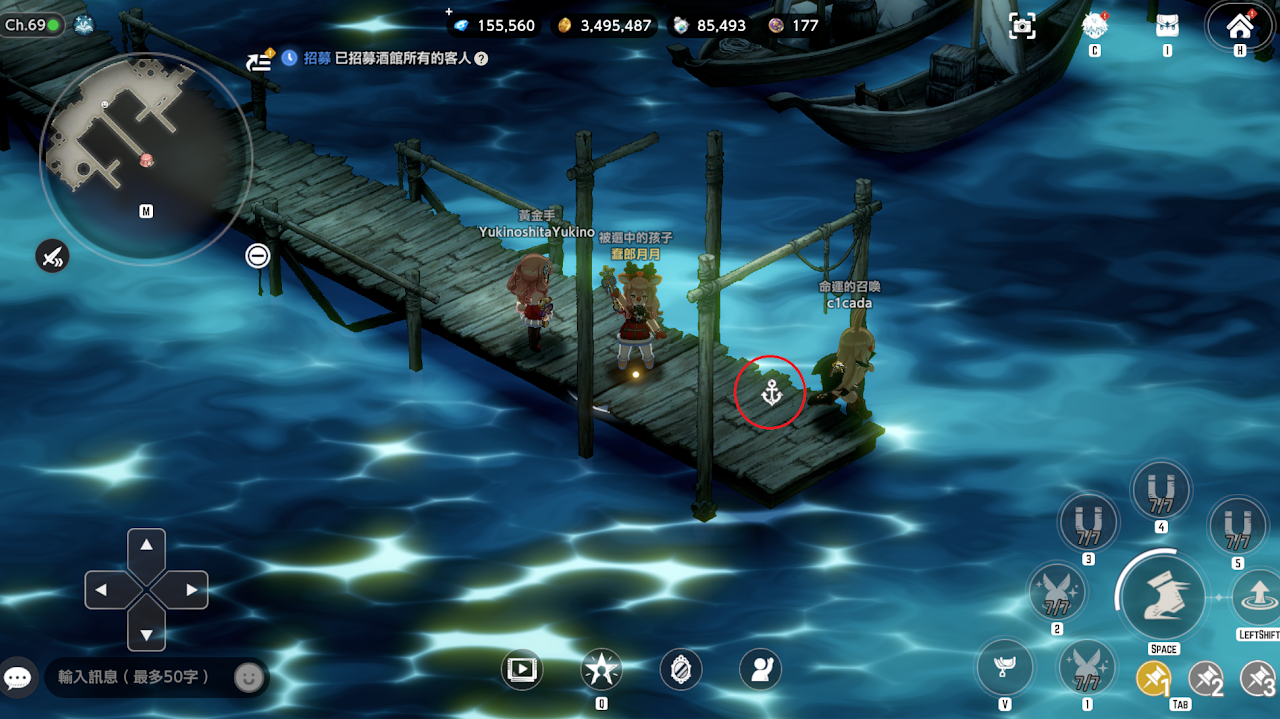
Task: Activate the jump arrow skill
Action: point(1257,598)
